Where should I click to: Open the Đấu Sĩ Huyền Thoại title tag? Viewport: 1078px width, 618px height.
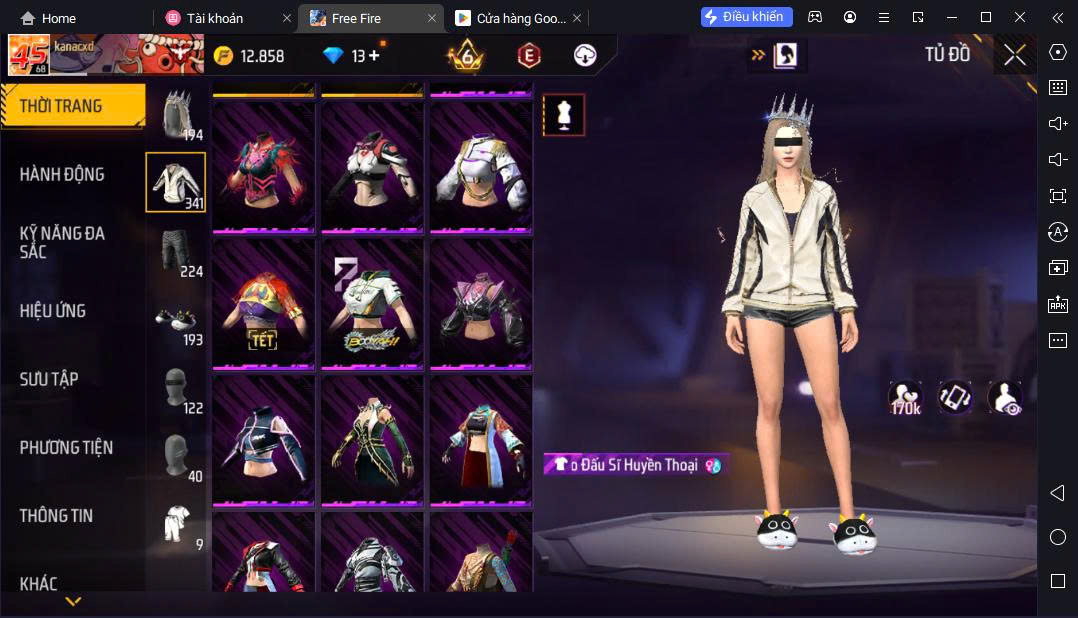[634, 465]
